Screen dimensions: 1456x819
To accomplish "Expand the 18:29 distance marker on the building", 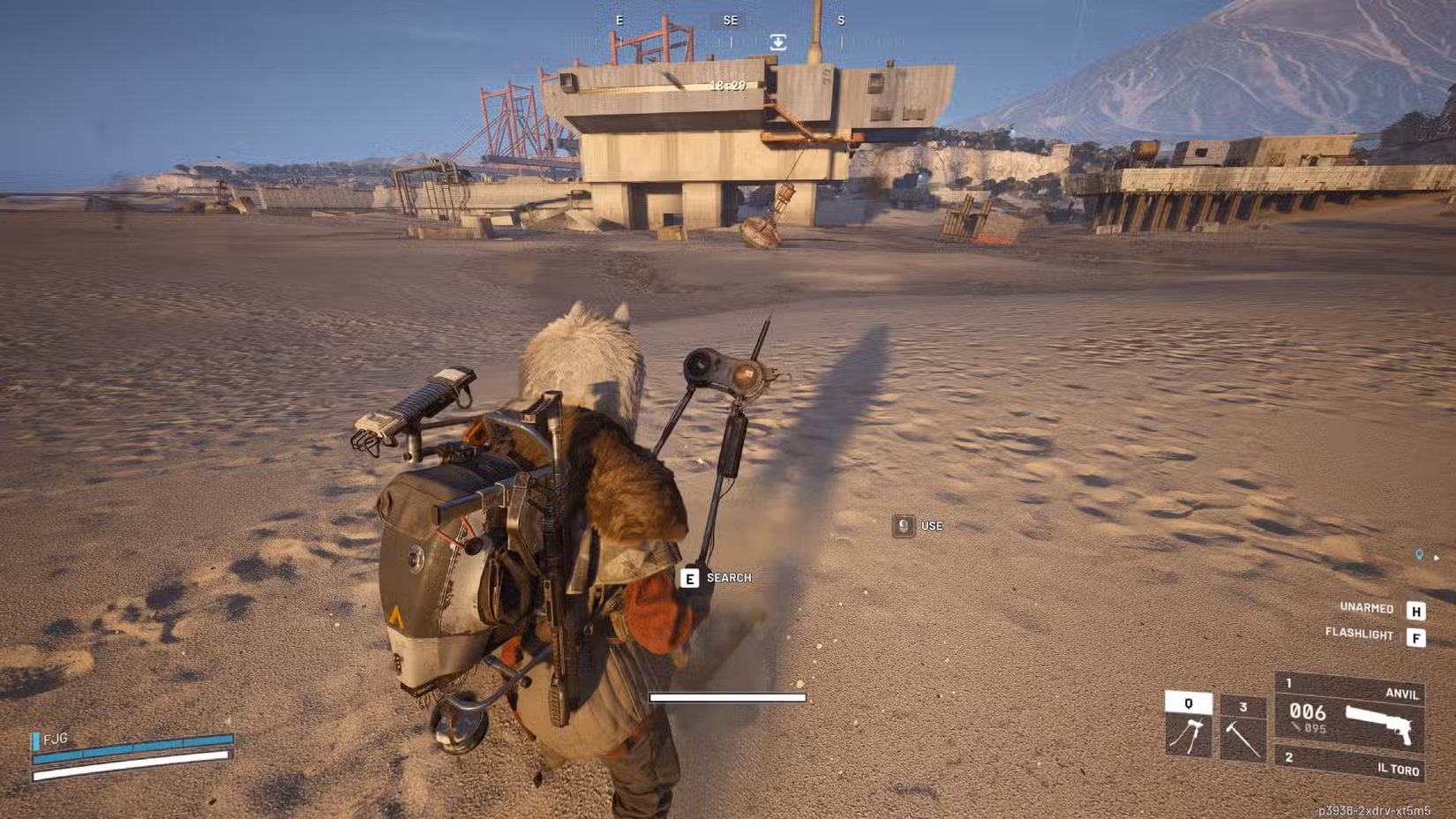I will click(x=726, y=87).
